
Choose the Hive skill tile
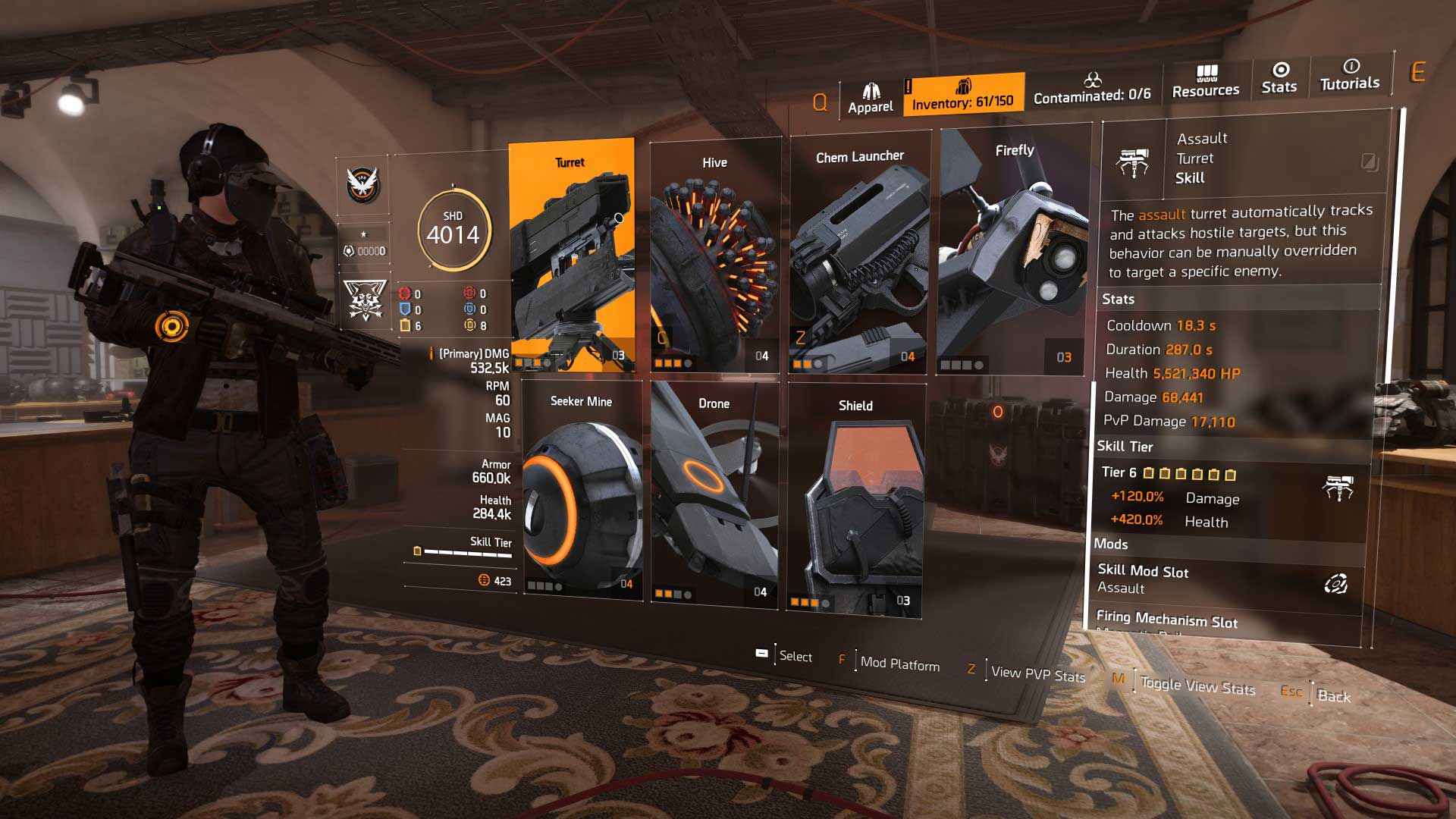coord(714,256)
